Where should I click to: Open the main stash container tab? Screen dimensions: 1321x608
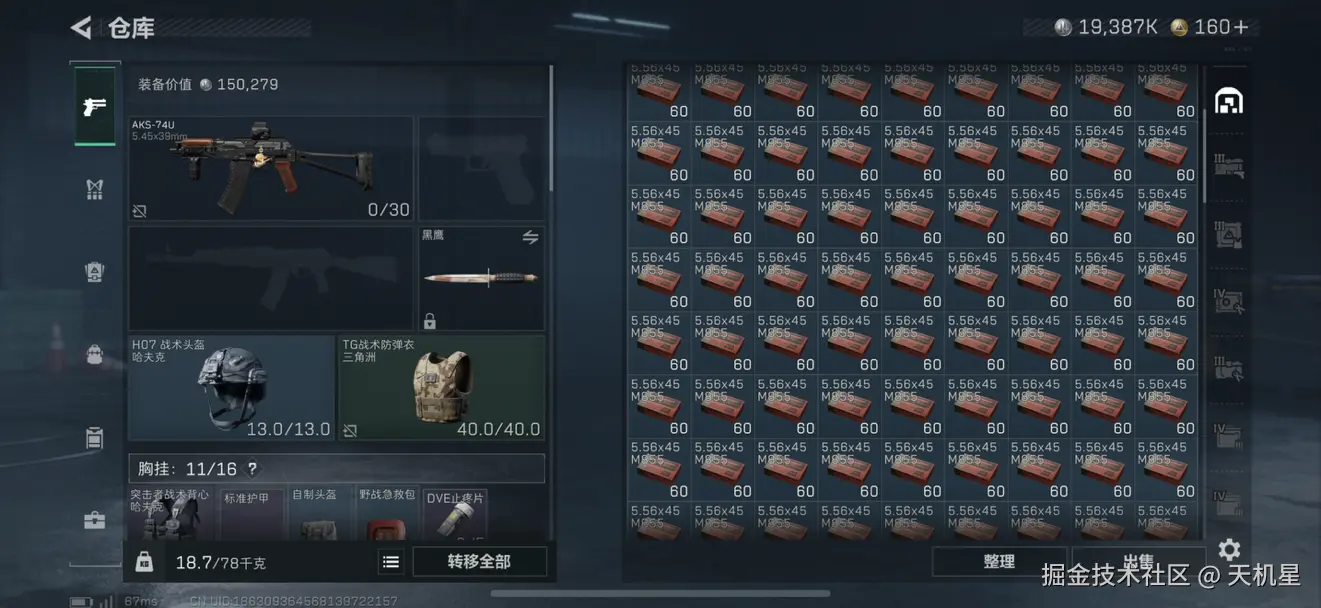1228,101
